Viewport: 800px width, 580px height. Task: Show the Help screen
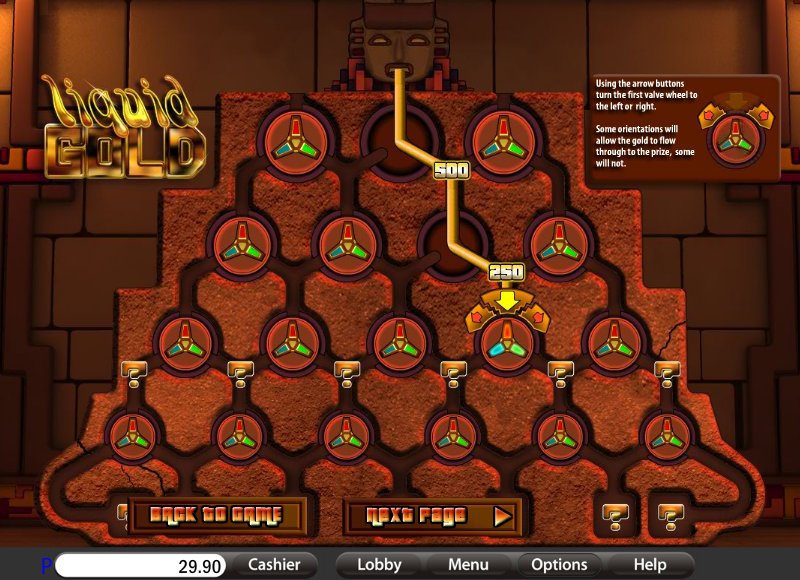649,565
